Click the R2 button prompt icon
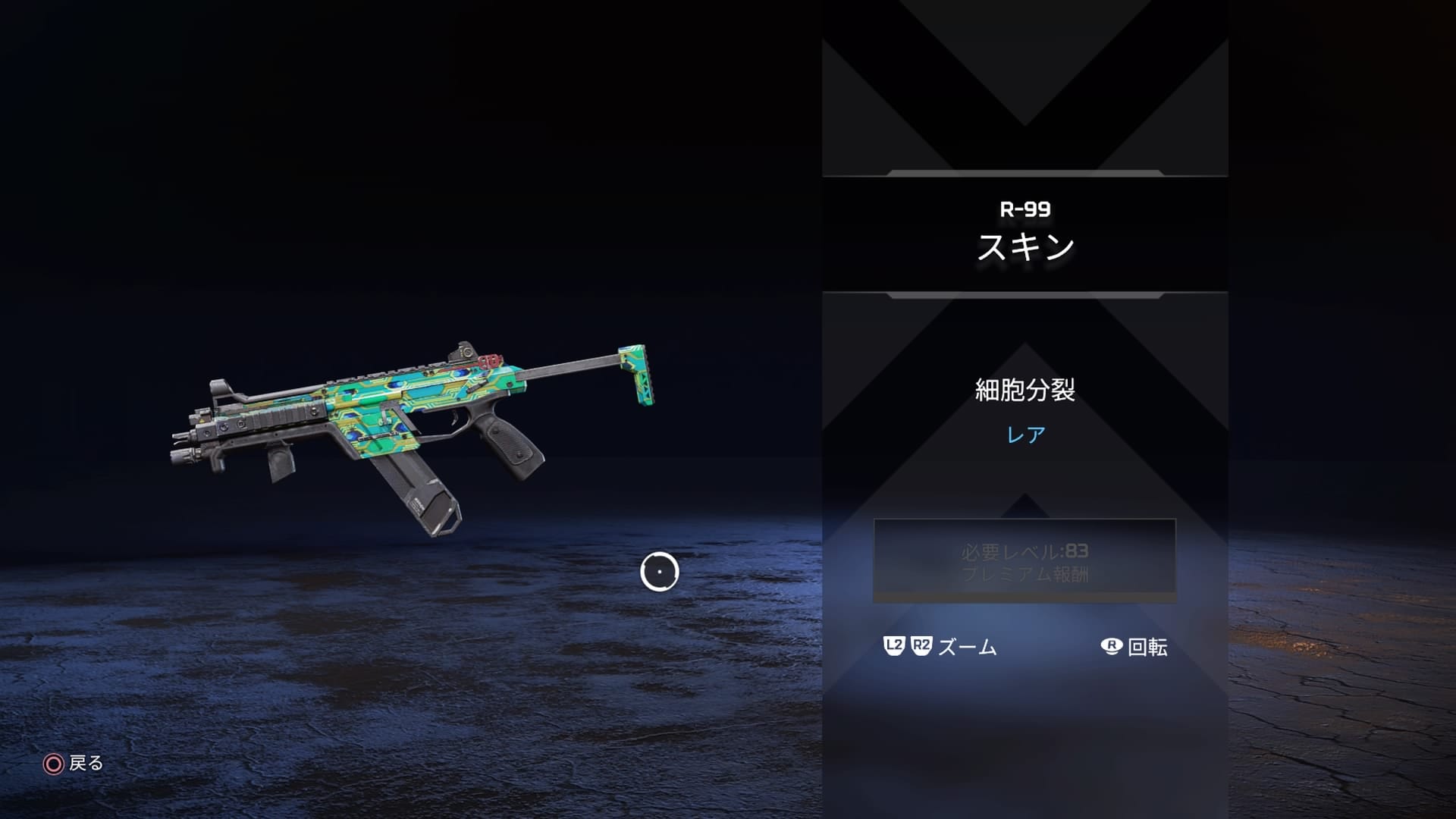 (920, 647)
